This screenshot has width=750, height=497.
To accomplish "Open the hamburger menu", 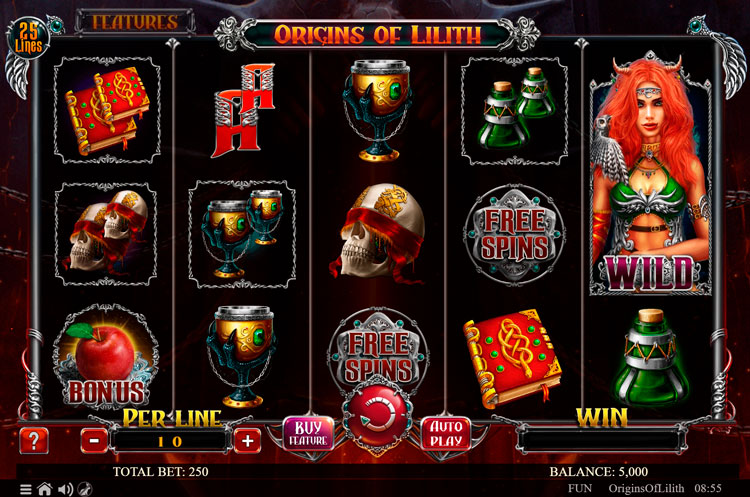I will click(x=27, y=489).
